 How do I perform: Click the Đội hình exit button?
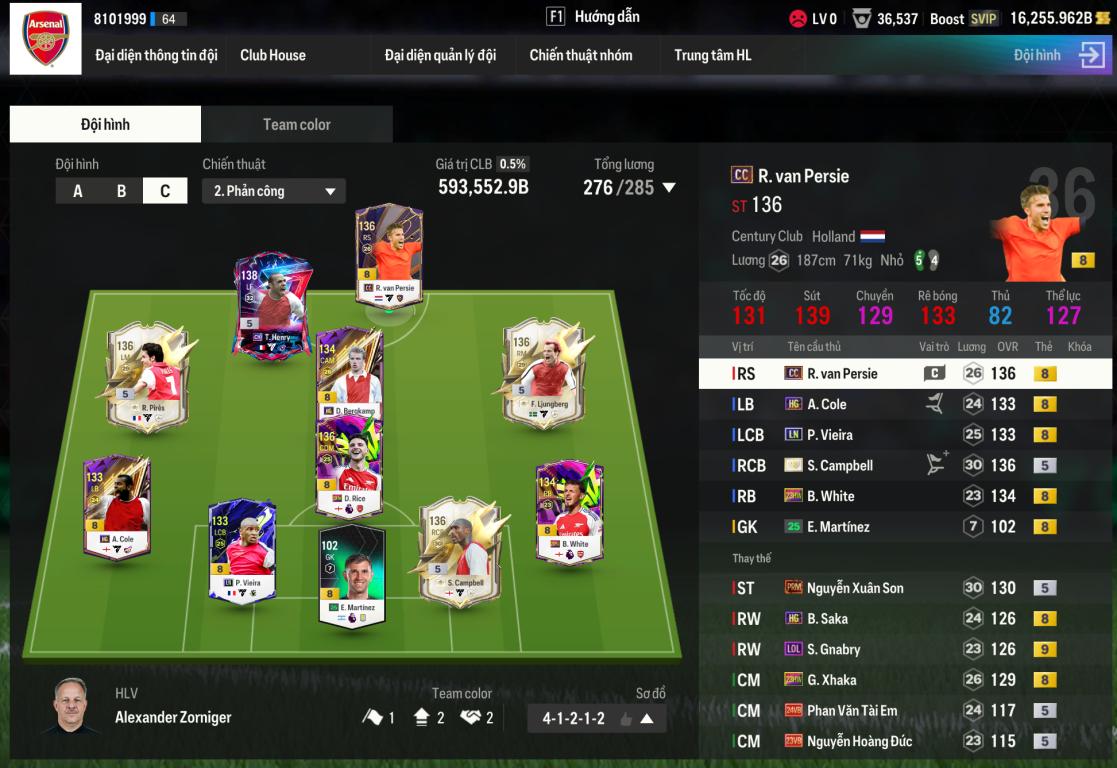[1091, 55]
